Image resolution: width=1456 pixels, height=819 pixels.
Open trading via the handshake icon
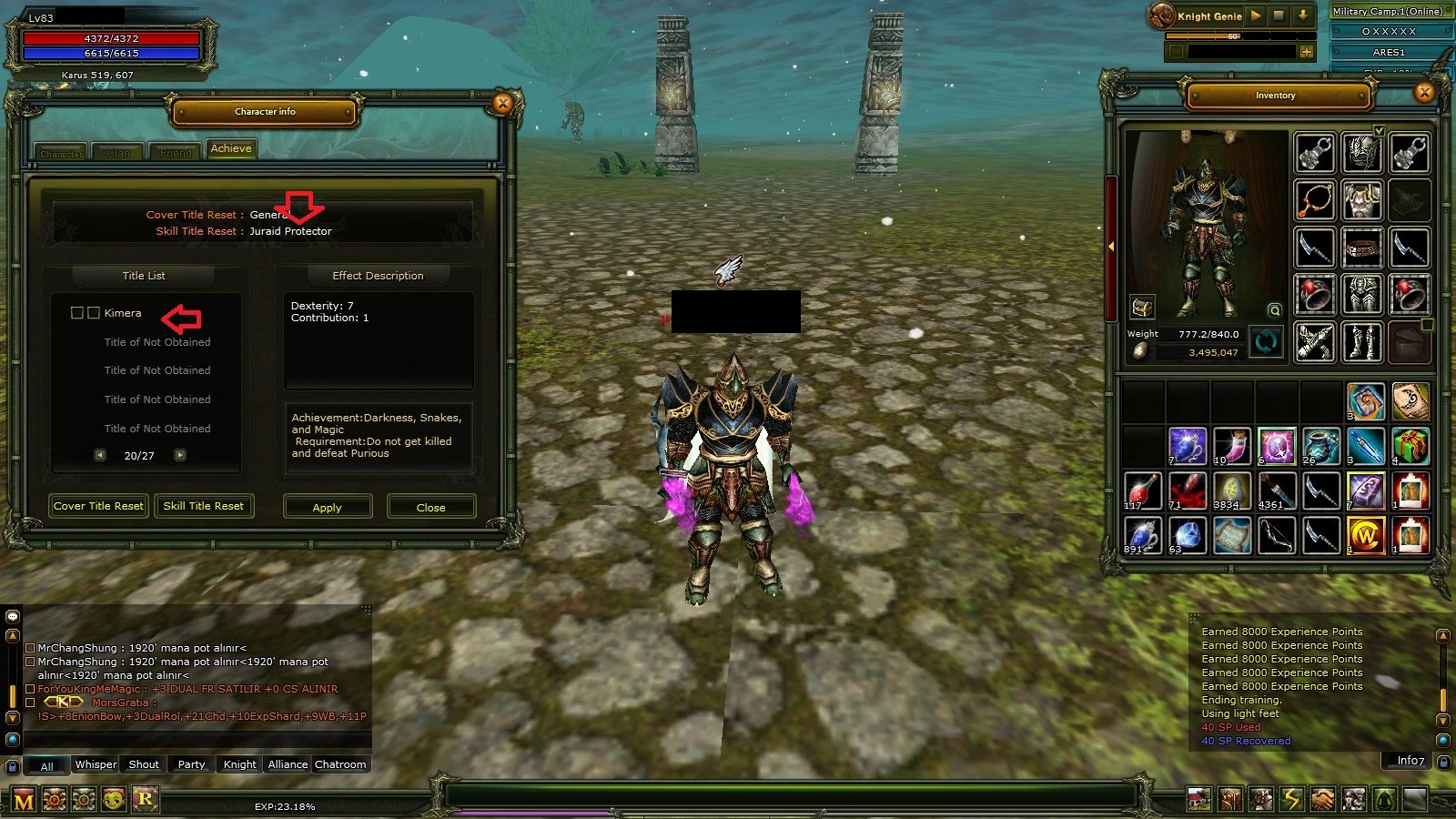[x=1322, y=799]
